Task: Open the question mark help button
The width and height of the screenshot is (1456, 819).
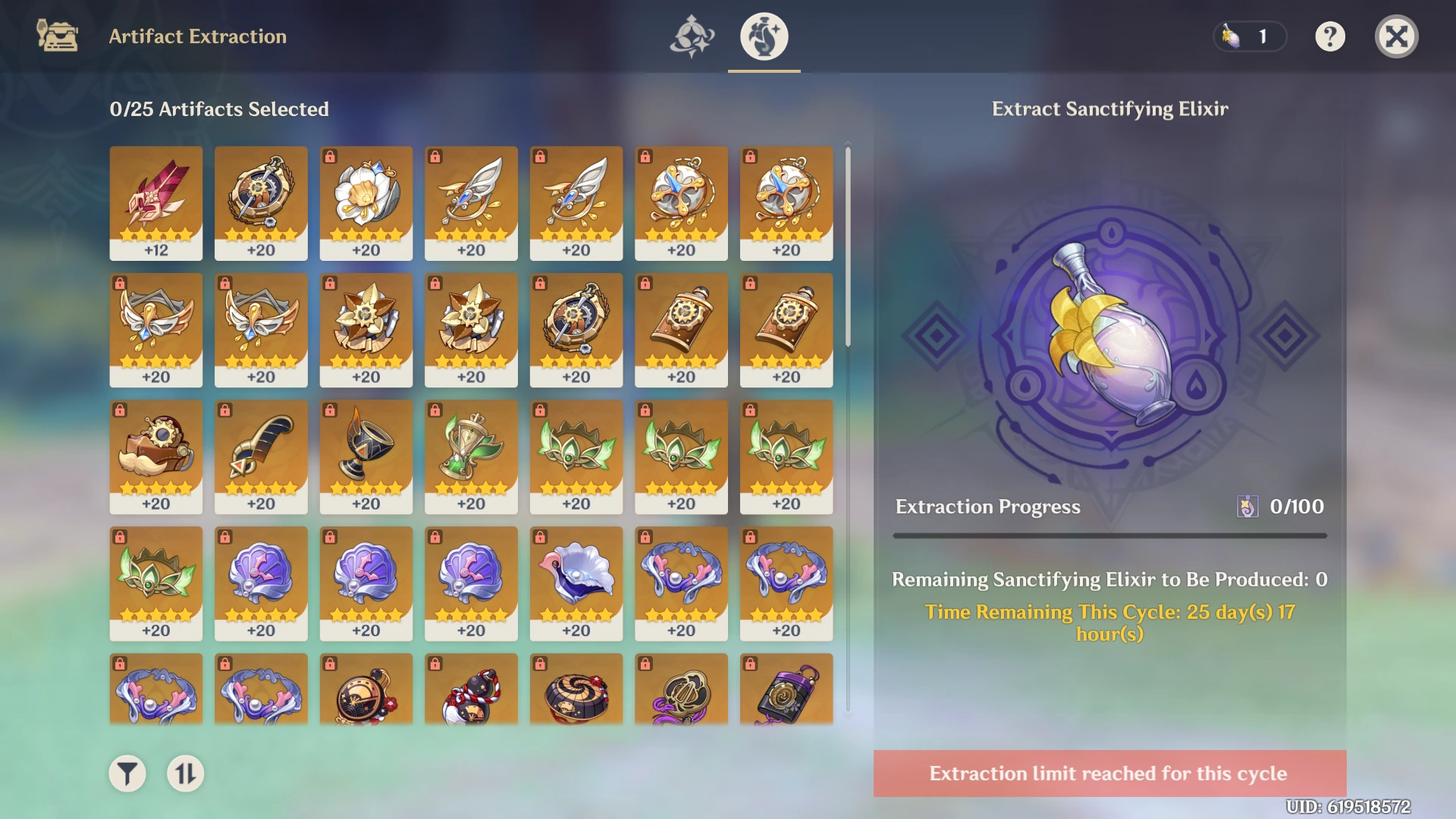Action: click(1330, 36)
